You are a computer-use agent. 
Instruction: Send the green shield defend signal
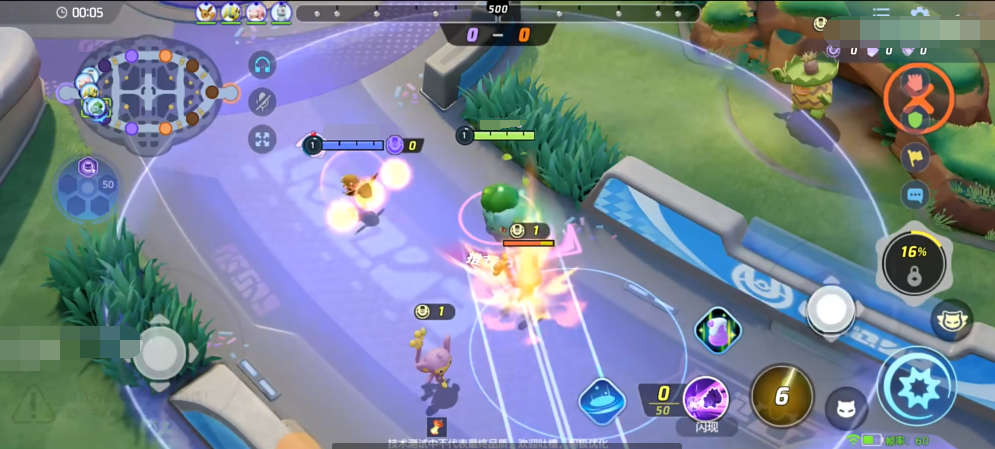click(x=916, y=120)
